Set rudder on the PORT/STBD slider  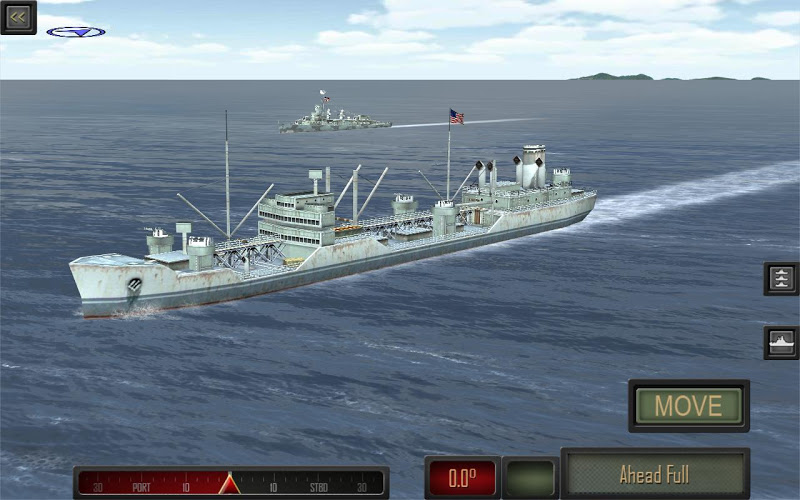tap(230, 483)
